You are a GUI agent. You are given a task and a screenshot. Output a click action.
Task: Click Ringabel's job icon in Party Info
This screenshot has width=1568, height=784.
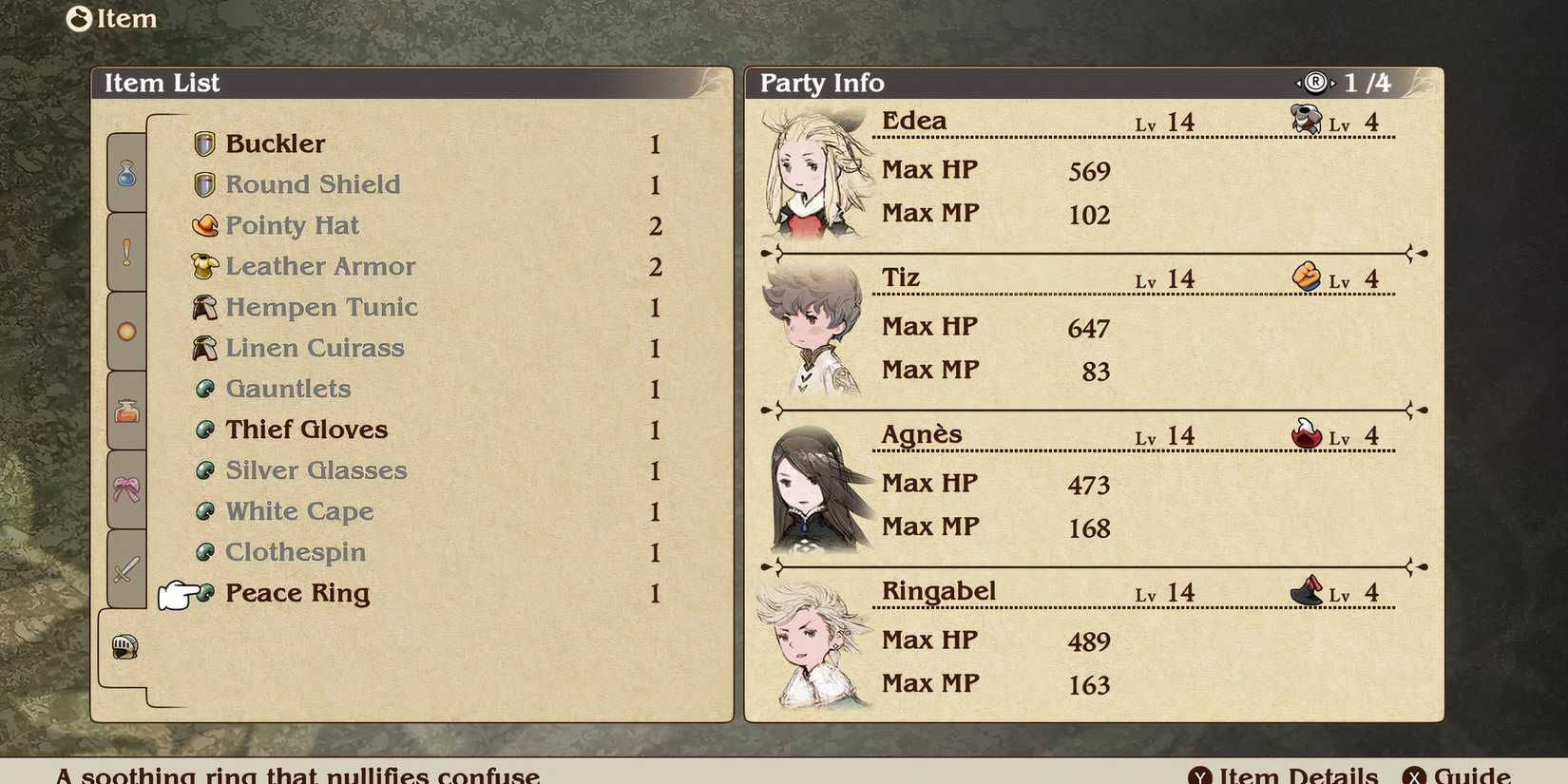click(1305, 591)
